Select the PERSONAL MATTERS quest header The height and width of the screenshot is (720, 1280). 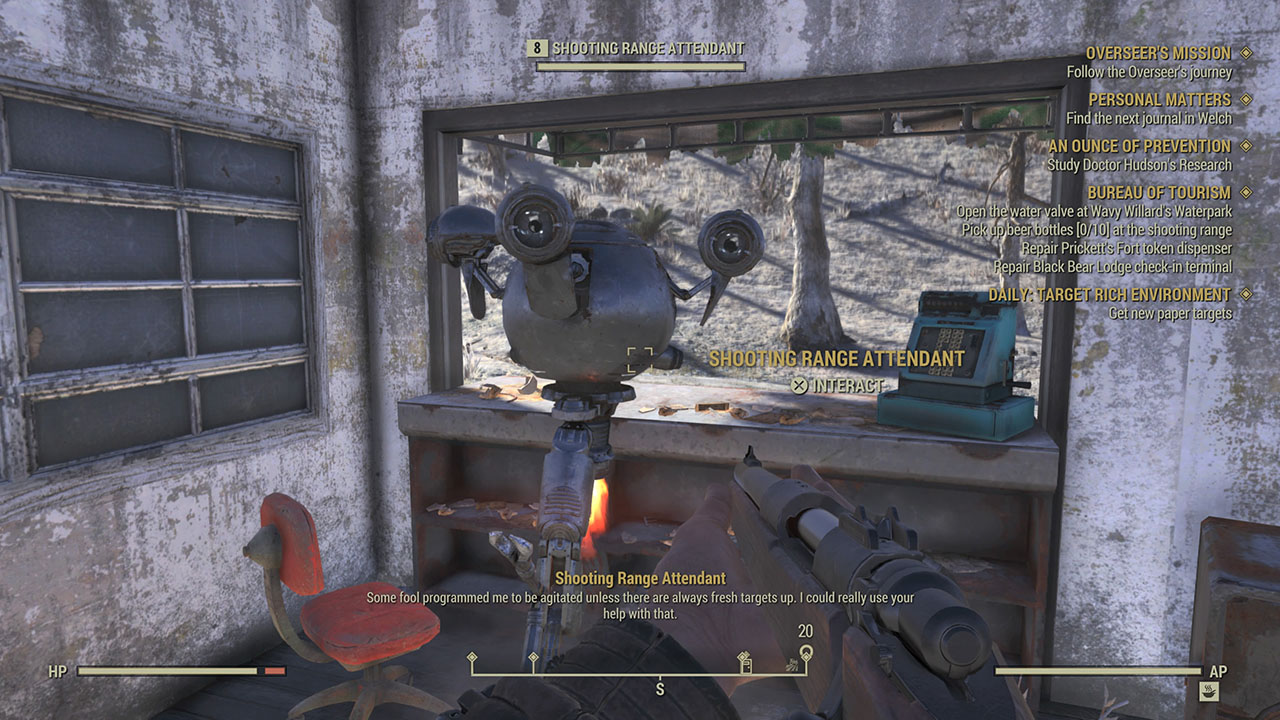[1159, 100]
